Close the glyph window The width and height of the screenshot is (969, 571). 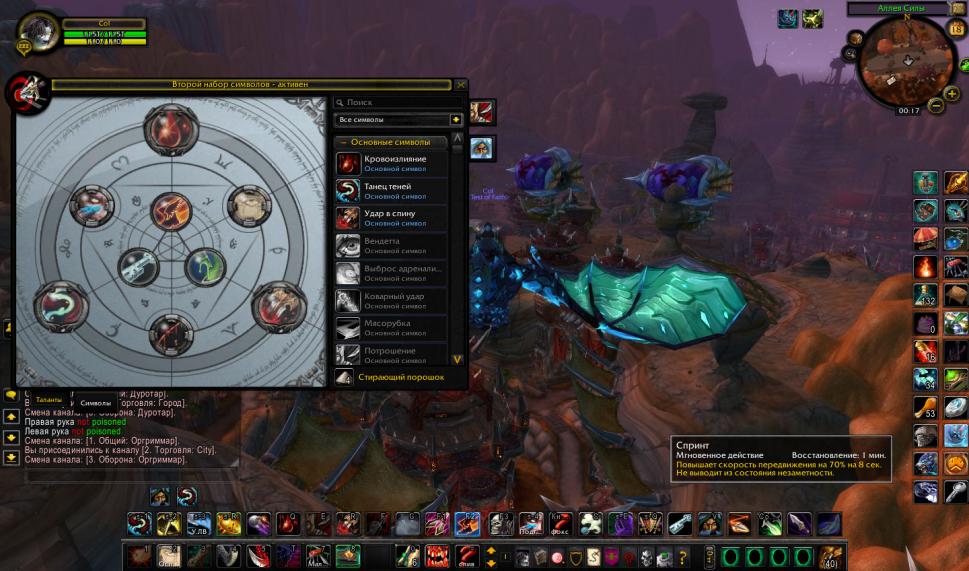[461, 86]
